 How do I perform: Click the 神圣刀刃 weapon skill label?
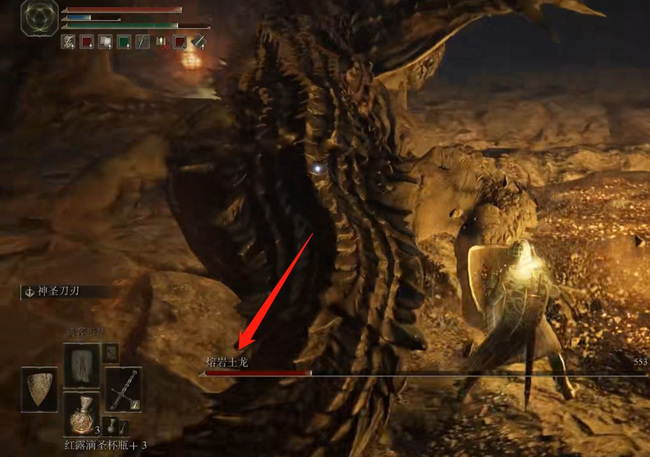(67, 293)
